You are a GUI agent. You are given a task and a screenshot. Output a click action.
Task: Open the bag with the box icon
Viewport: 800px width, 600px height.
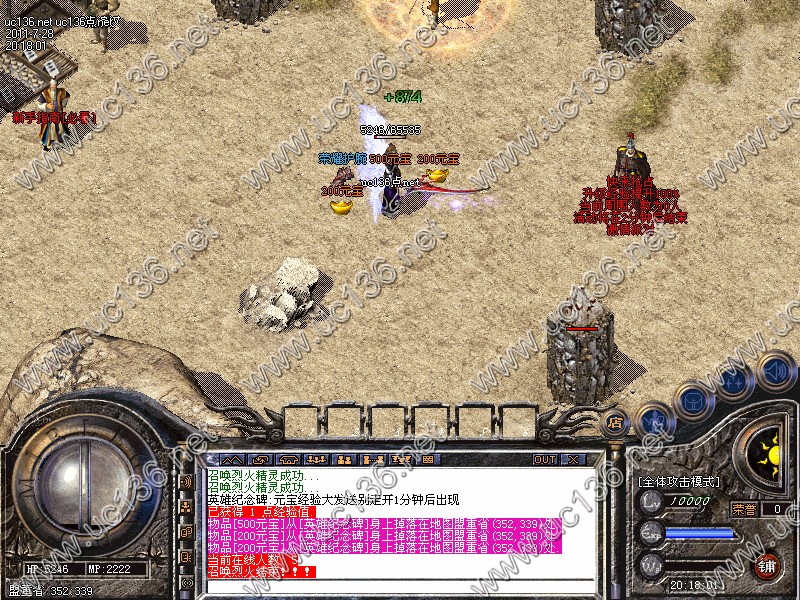click(x=692, y=402)
